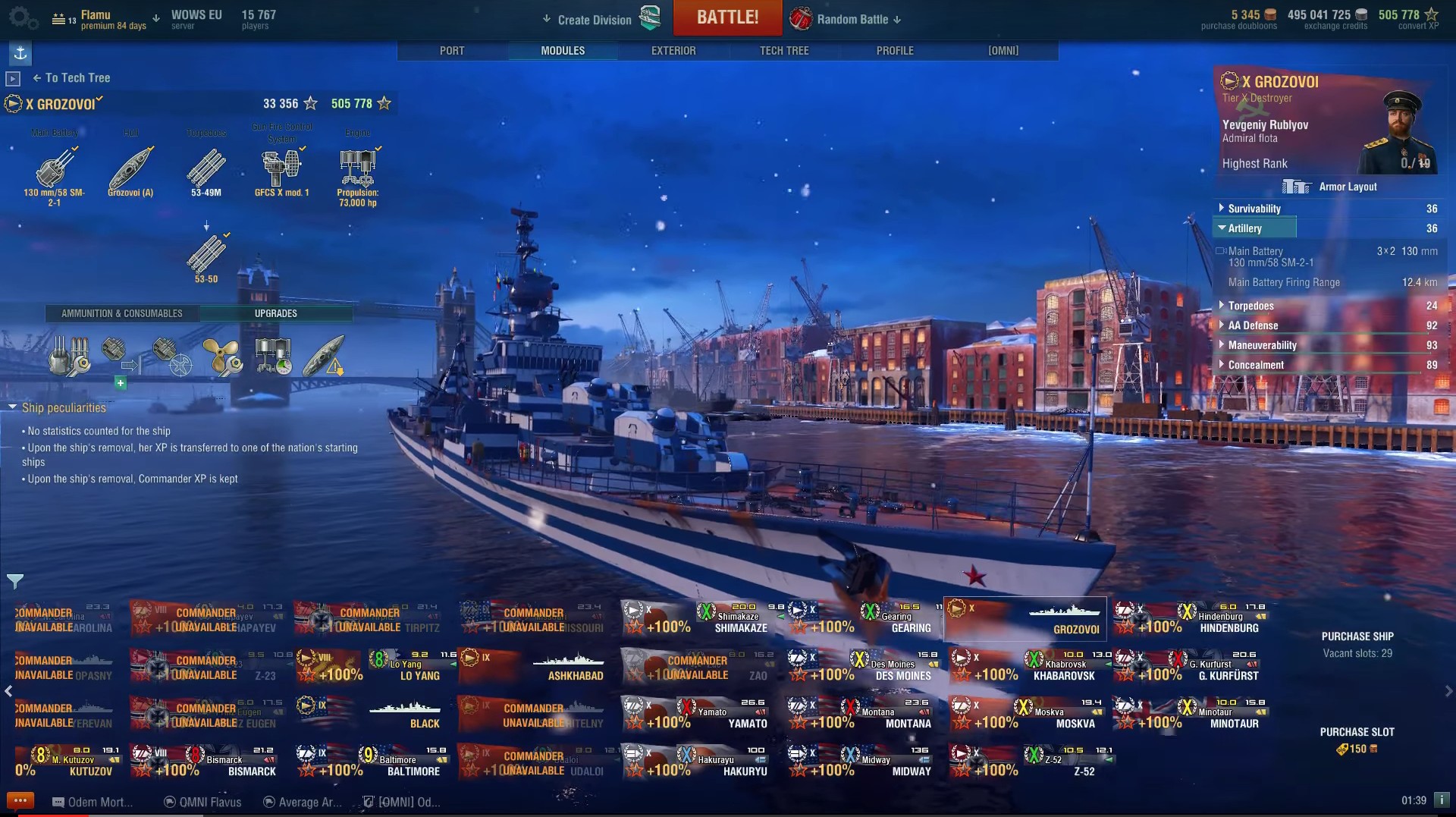Switch to Ammunition & Consumables tab
This screenshot has width=1456, height=817.
click(122, 313)
